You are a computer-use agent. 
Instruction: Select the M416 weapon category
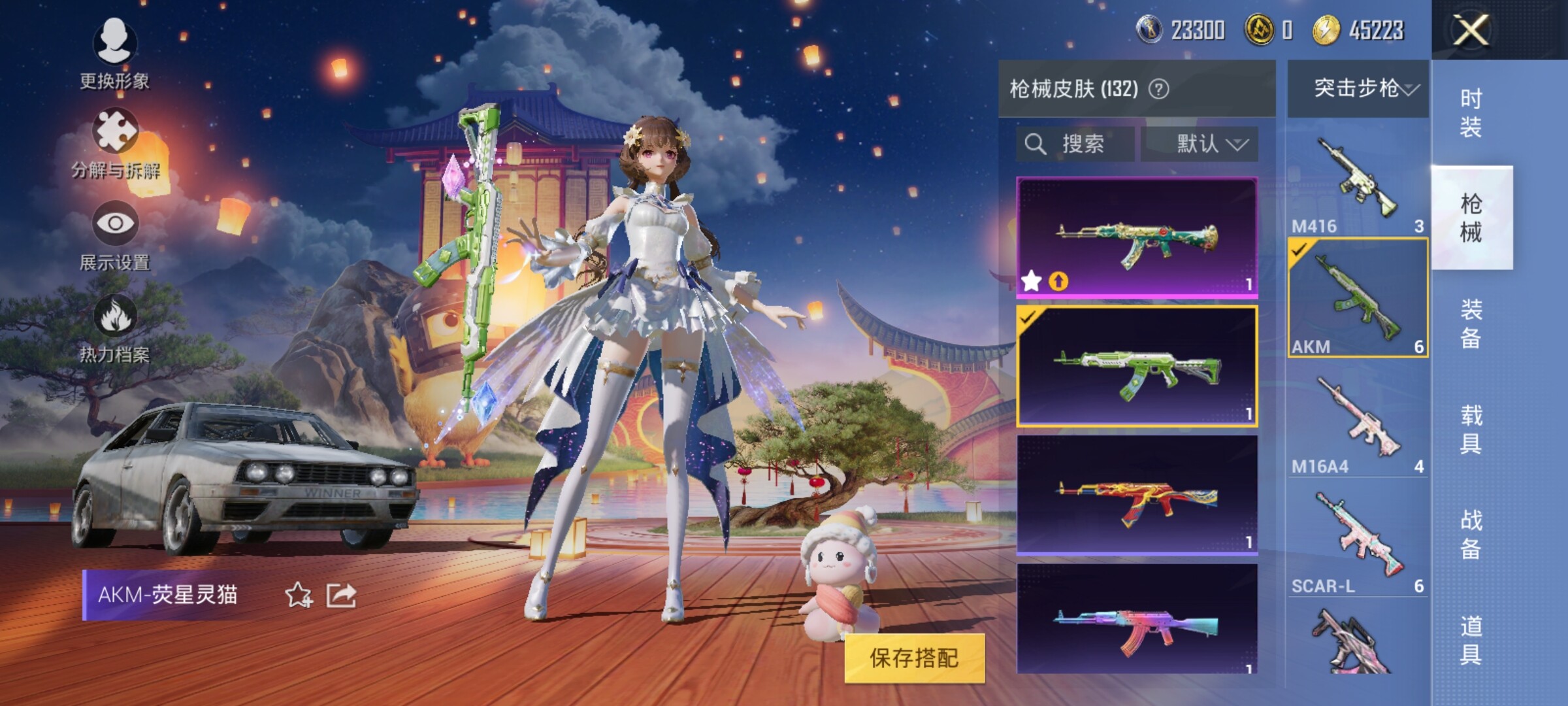click(x=1357, y=183)
